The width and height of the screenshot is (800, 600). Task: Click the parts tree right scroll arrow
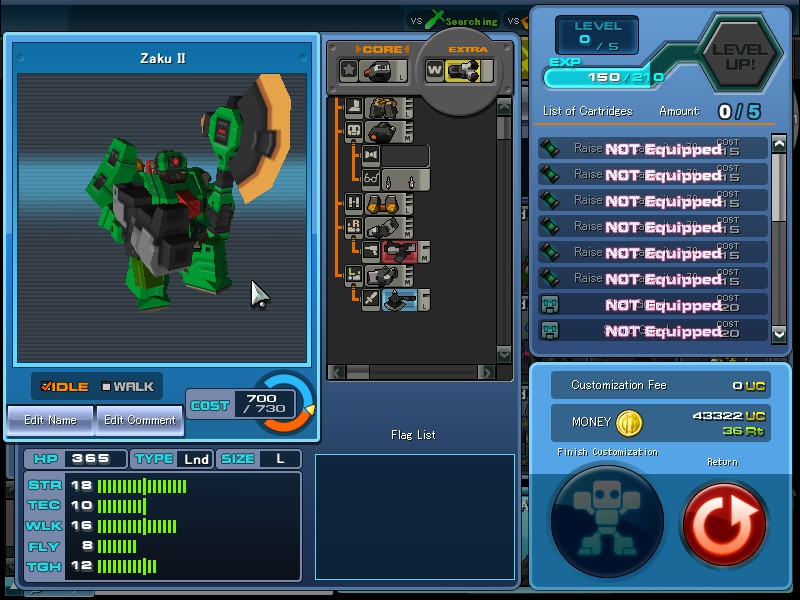(487, 373)
